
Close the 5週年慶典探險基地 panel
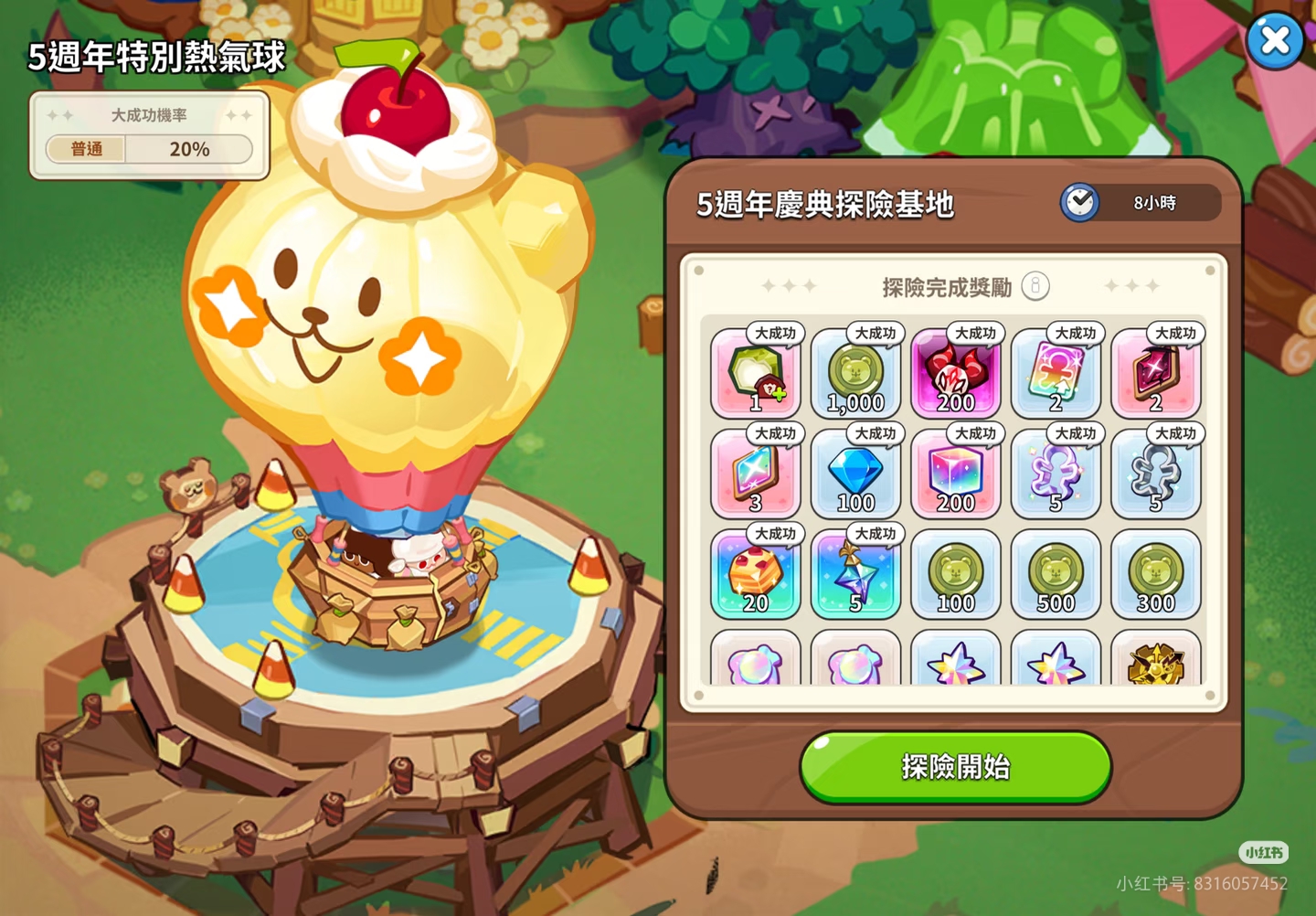point(1276,40)
